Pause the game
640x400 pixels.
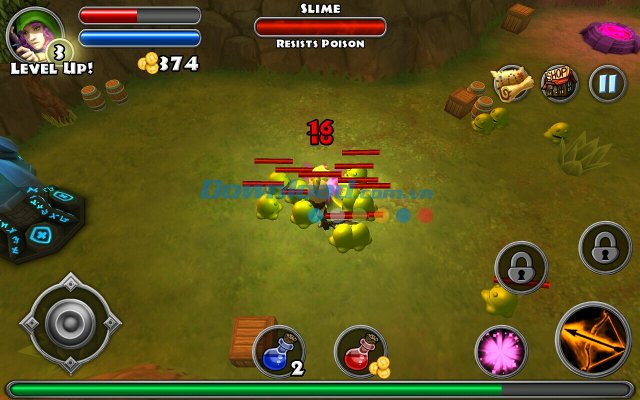pos(607,83)
